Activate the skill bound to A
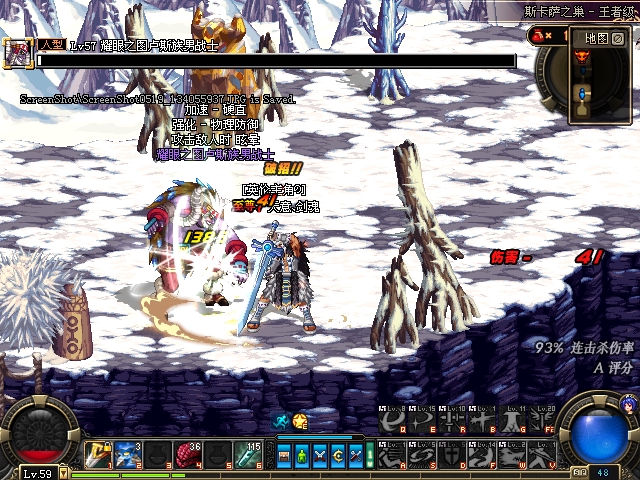640x480 pixels. click(393, 455)
